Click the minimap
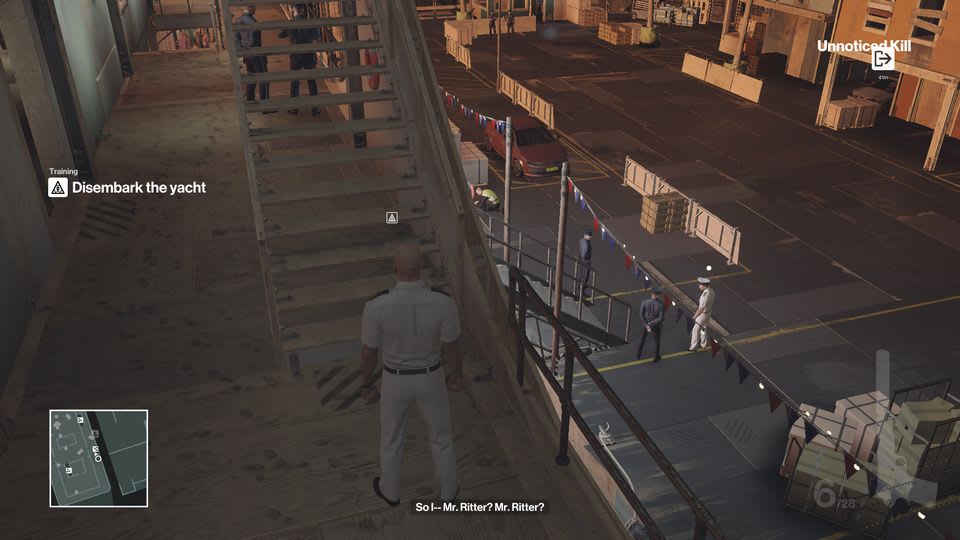The image size is (960, 540). pos(99,457)
